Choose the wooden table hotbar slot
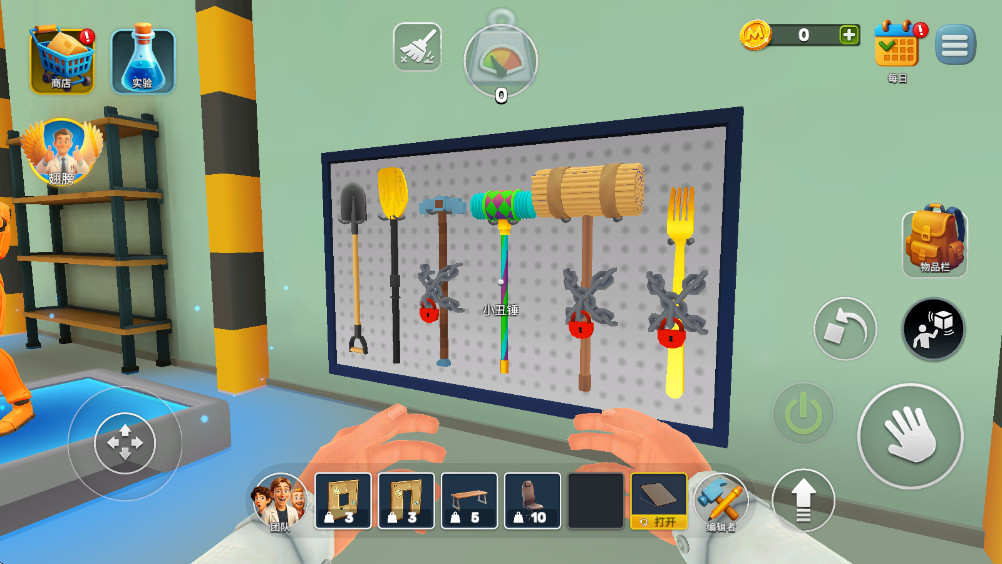This screenshot has width=1002, height=564. point(469,500)
